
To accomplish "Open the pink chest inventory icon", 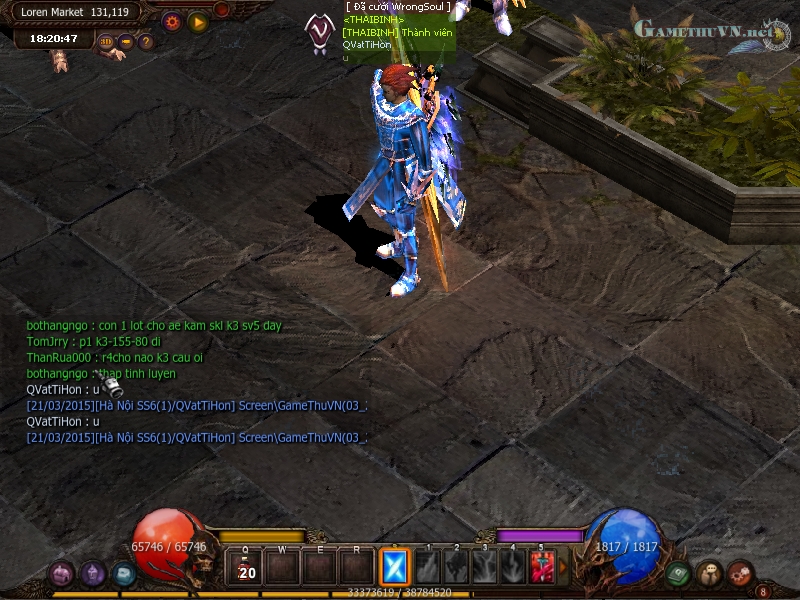I will tap(61, 574).
